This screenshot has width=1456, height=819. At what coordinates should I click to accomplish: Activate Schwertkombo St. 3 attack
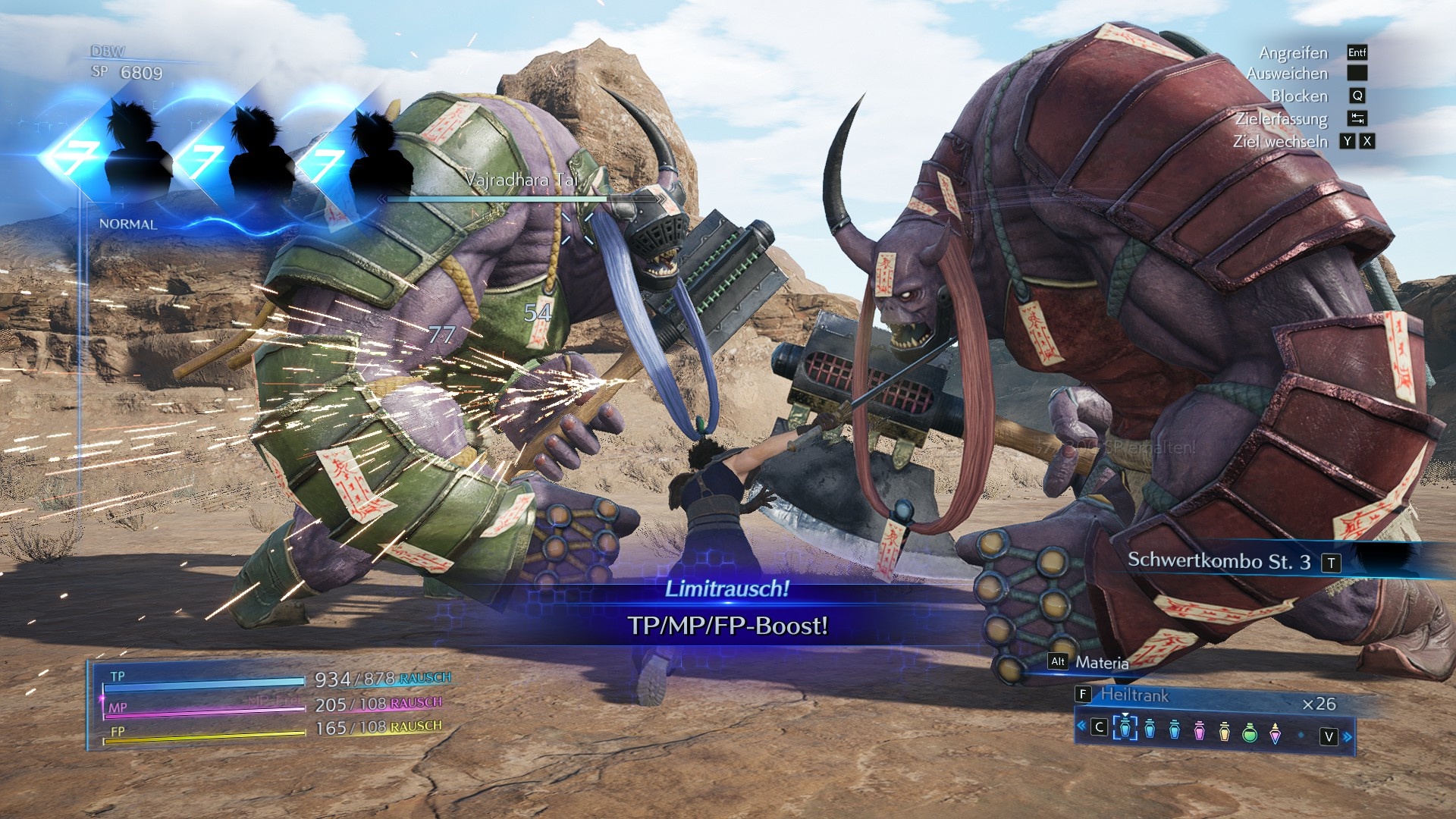pyautogui.click(x=1219, y=561)
